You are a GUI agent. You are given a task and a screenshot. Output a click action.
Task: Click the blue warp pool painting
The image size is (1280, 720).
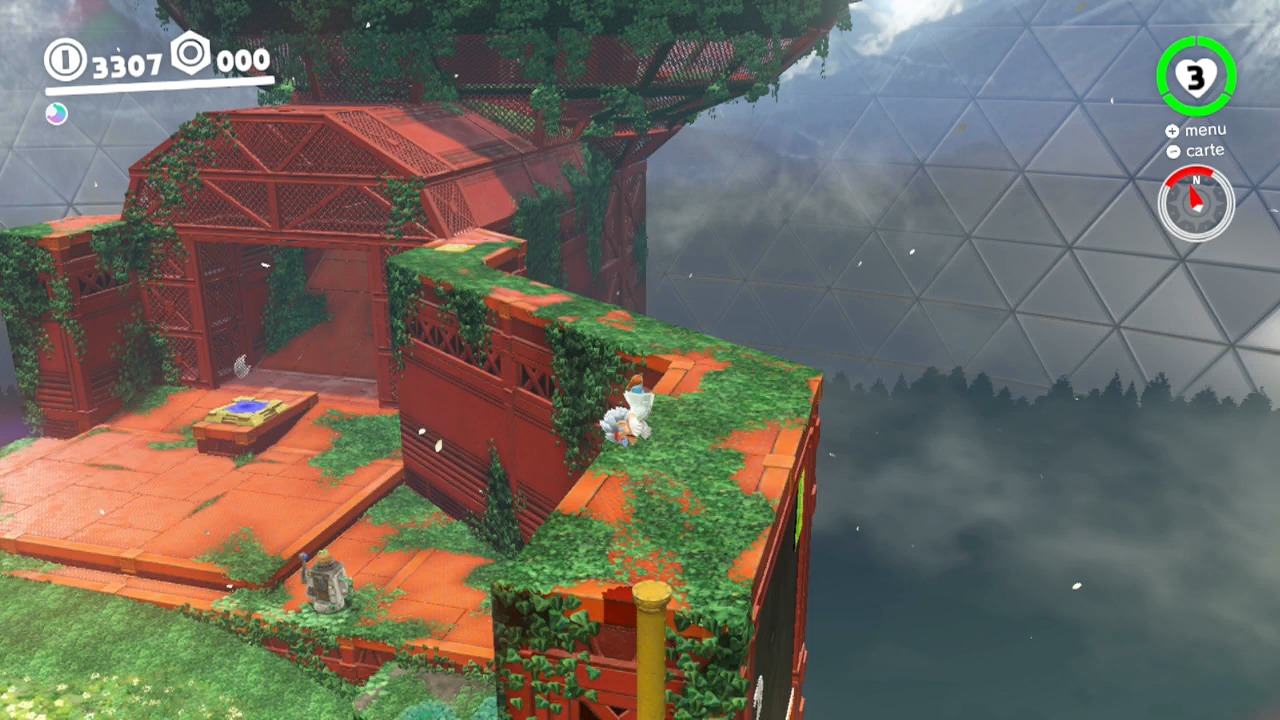pos(247,407)
